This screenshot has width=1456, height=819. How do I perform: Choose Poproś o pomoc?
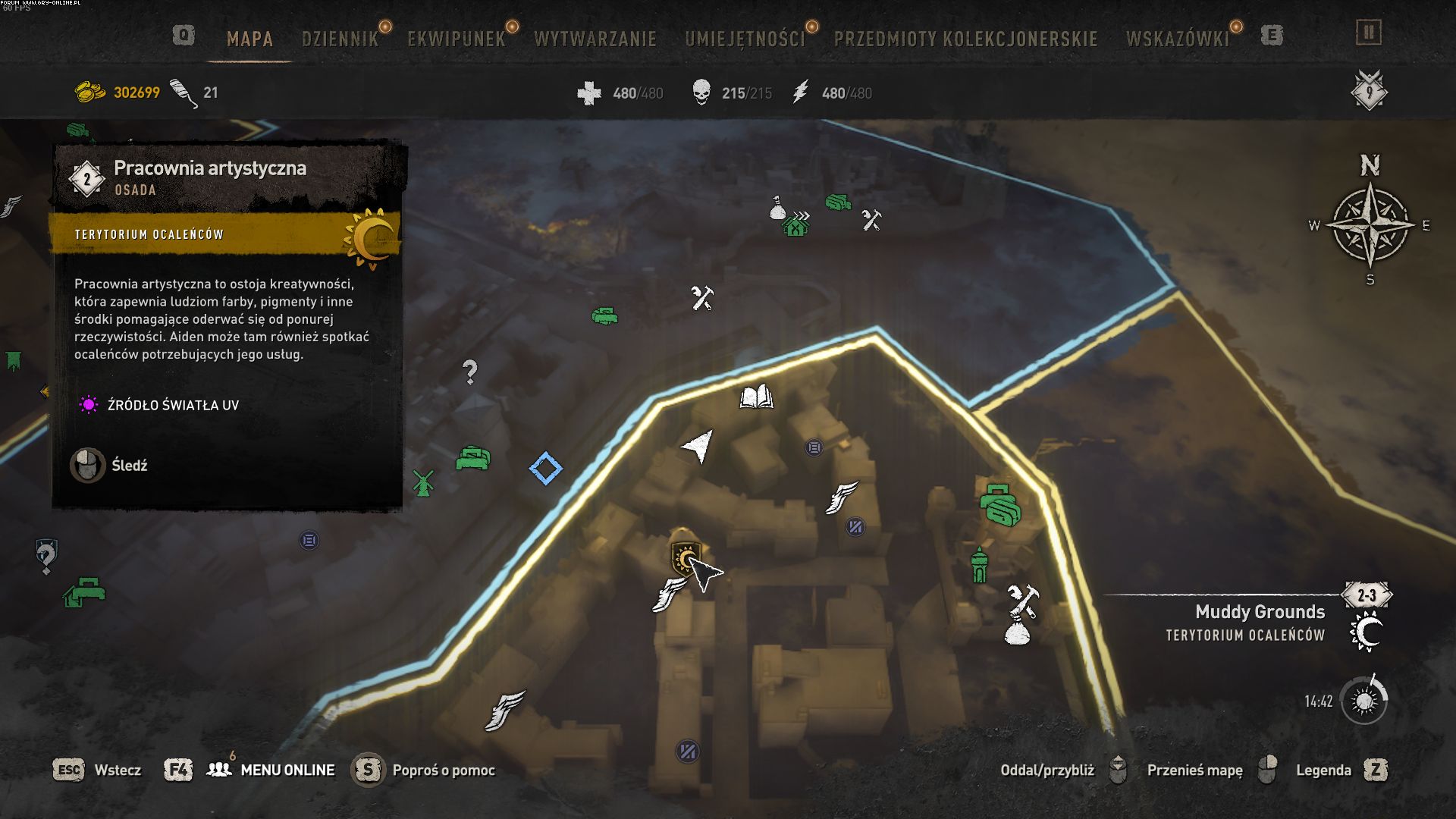[x=442, y=770]
